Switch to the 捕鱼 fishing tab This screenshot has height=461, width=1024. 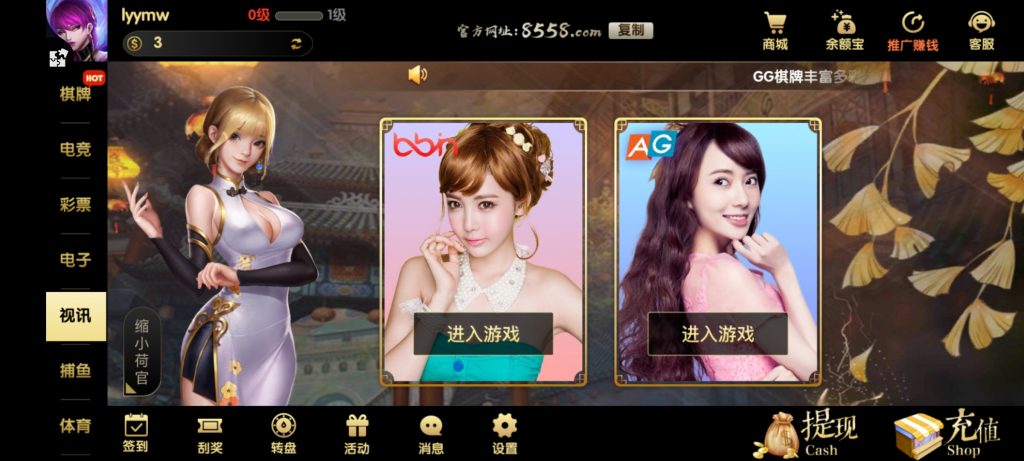(75, 371)
